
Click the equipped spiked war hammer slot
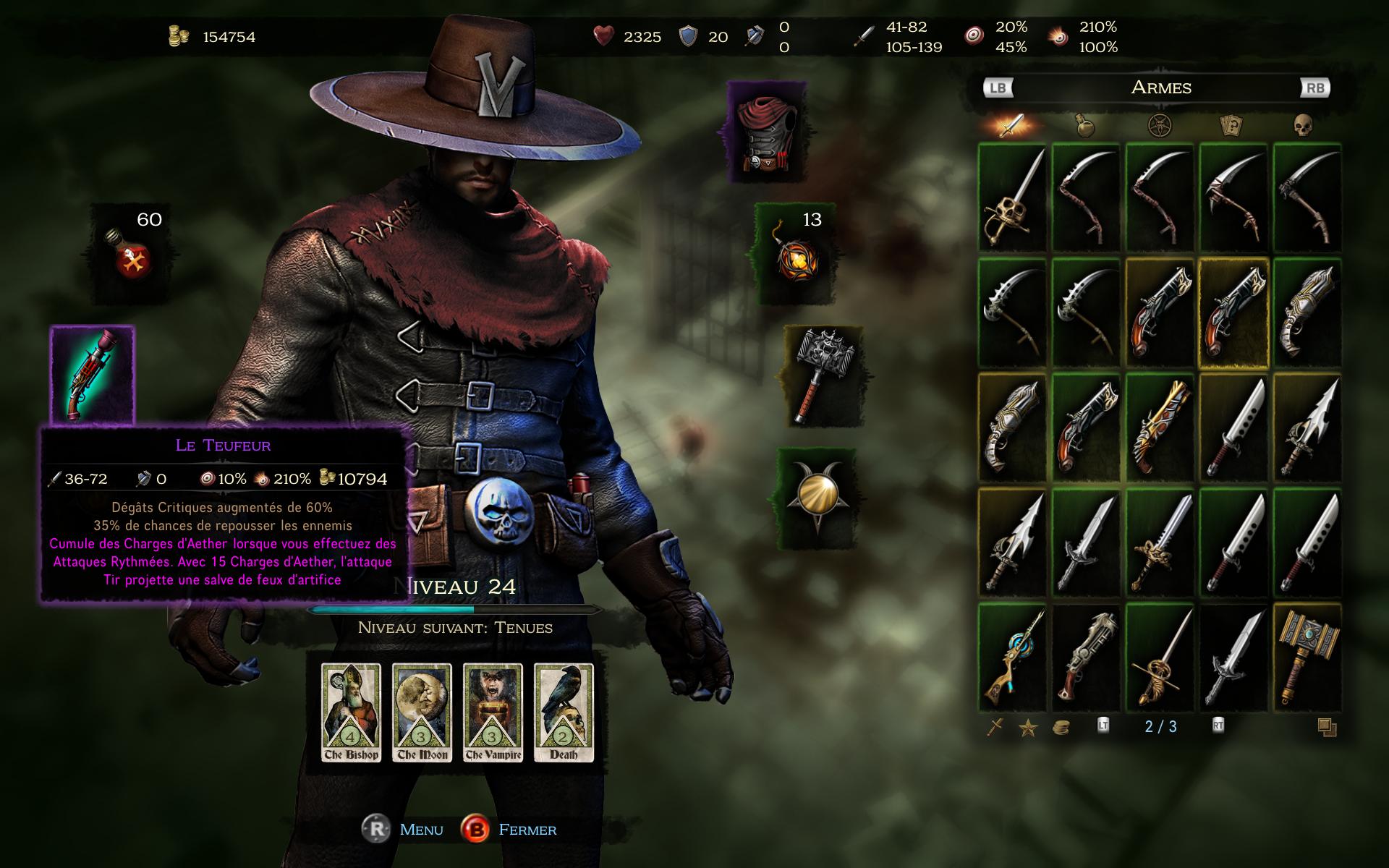coord(823,375)
